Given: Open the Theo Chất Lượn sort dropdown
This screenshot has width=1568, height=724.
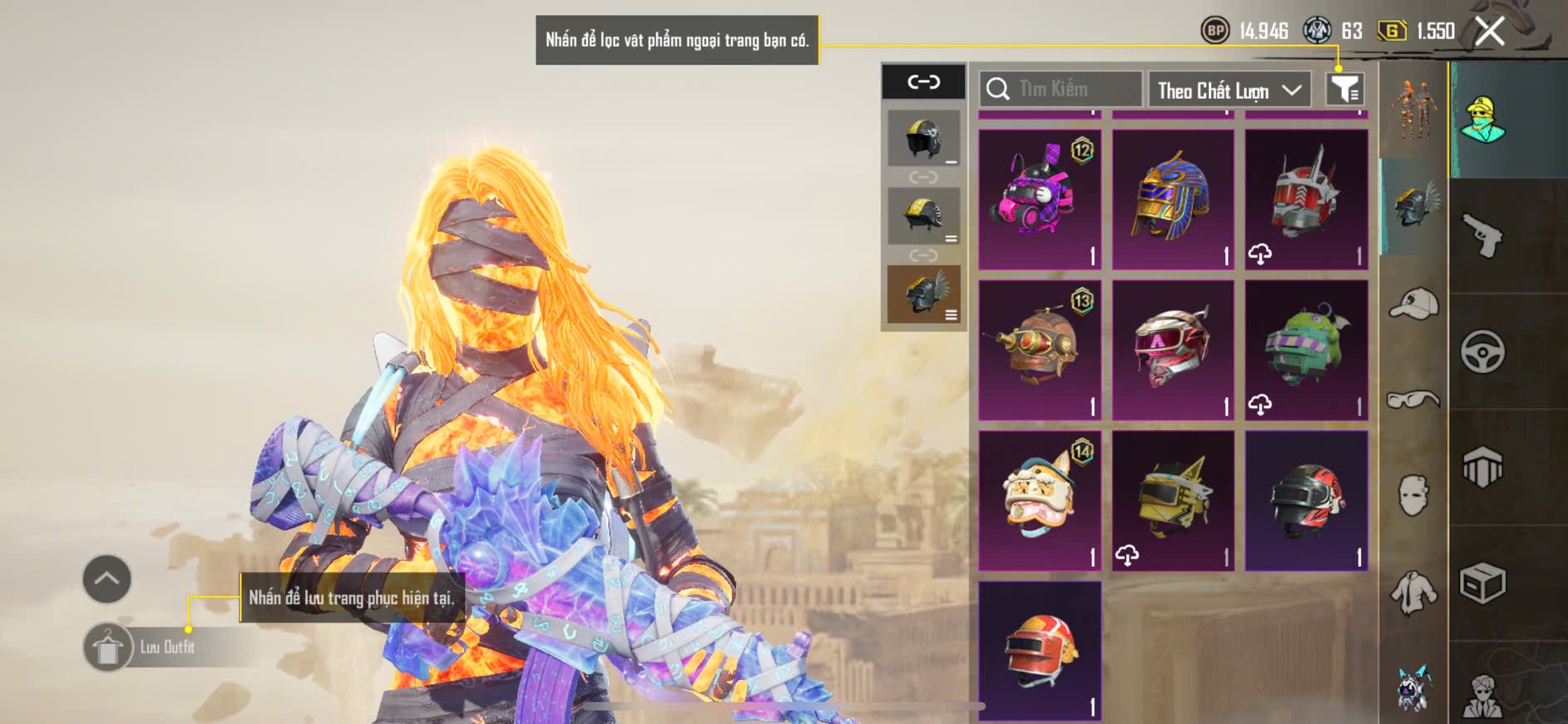Looking at the screenshot, I should click(x=1229, y=90).
